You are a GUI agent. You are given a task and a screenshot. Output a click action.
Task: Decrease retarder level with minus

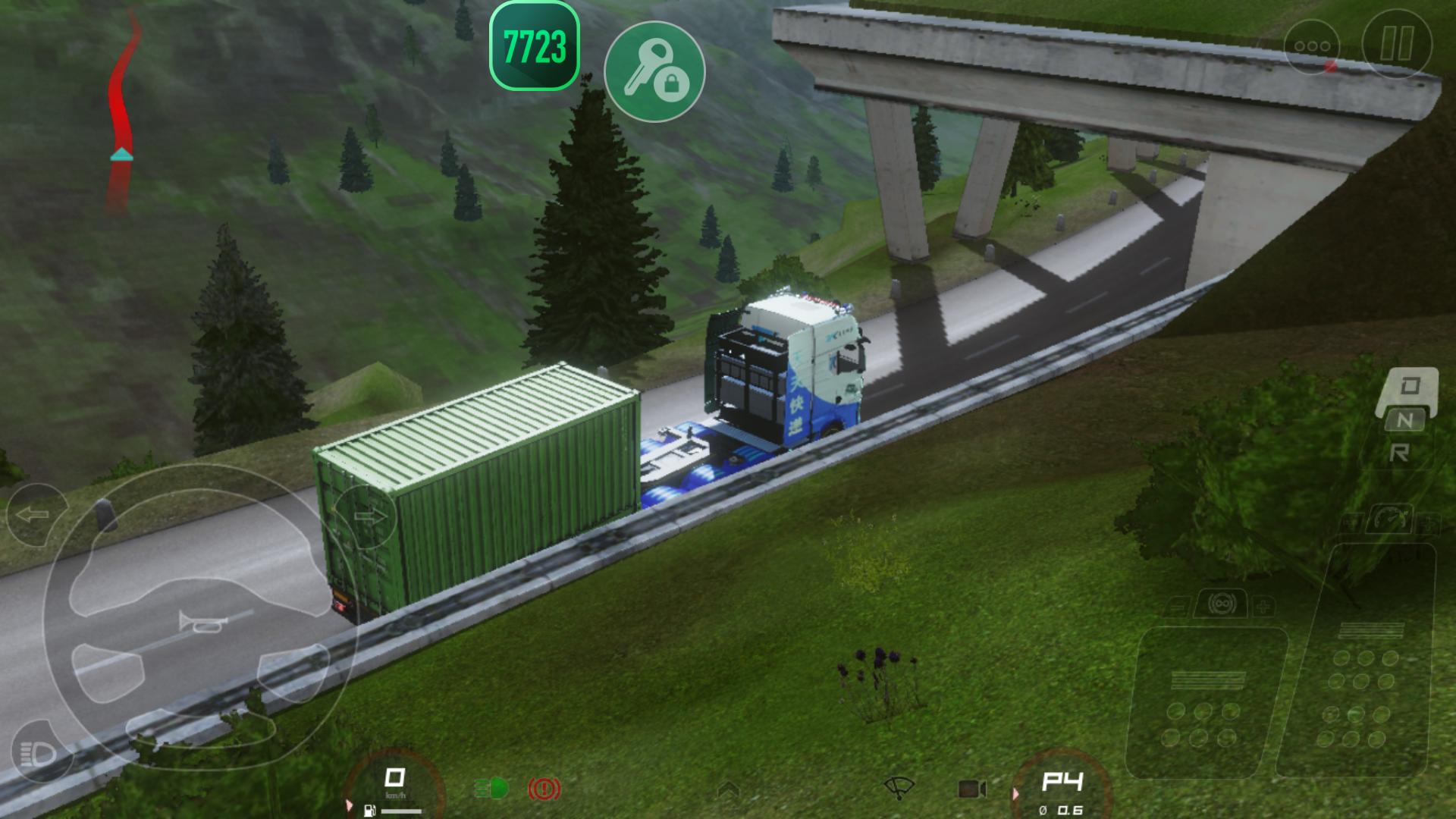point(1178,607)
